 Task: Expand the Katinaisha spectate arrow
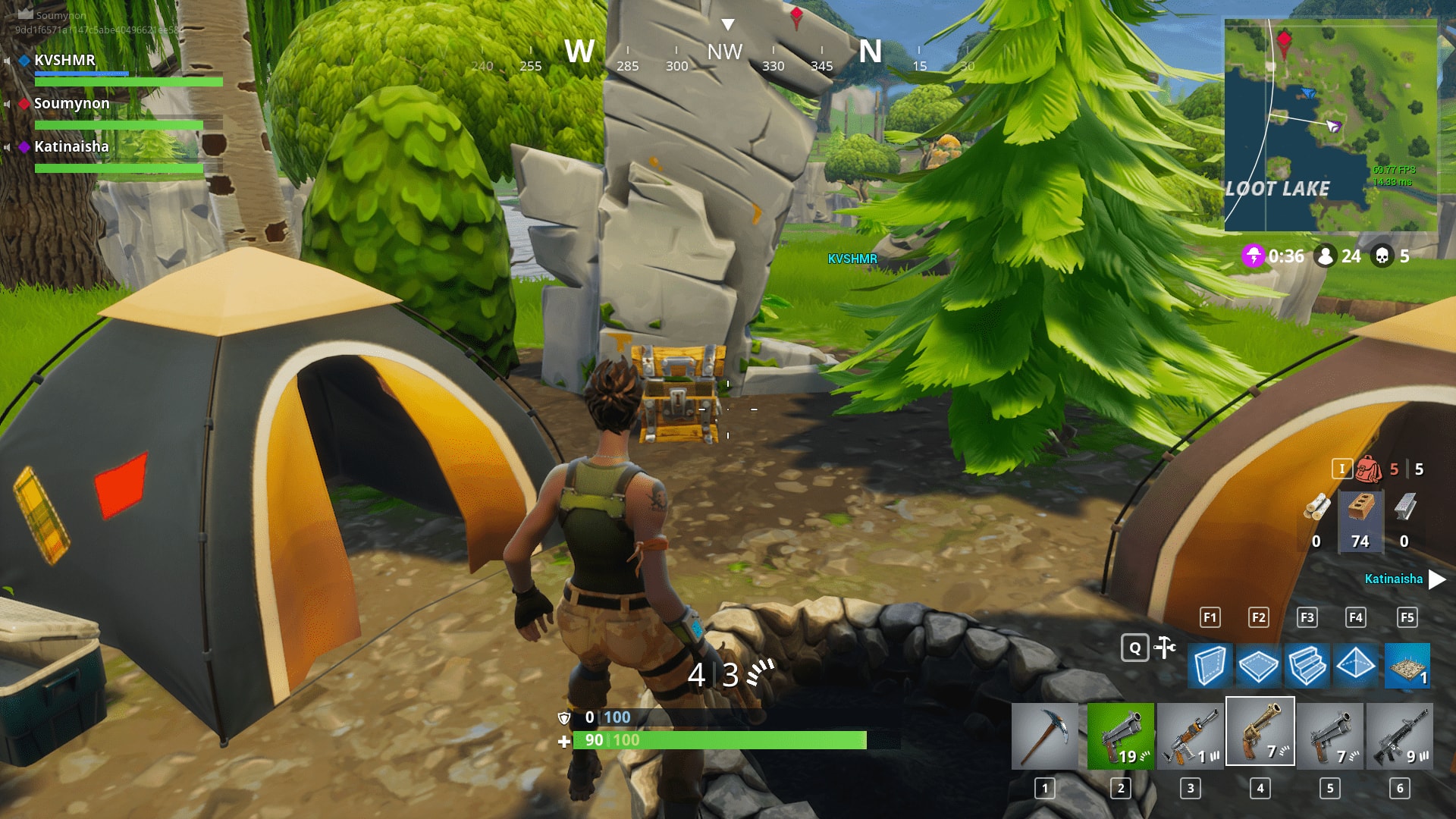click(x=1436, y=579)
